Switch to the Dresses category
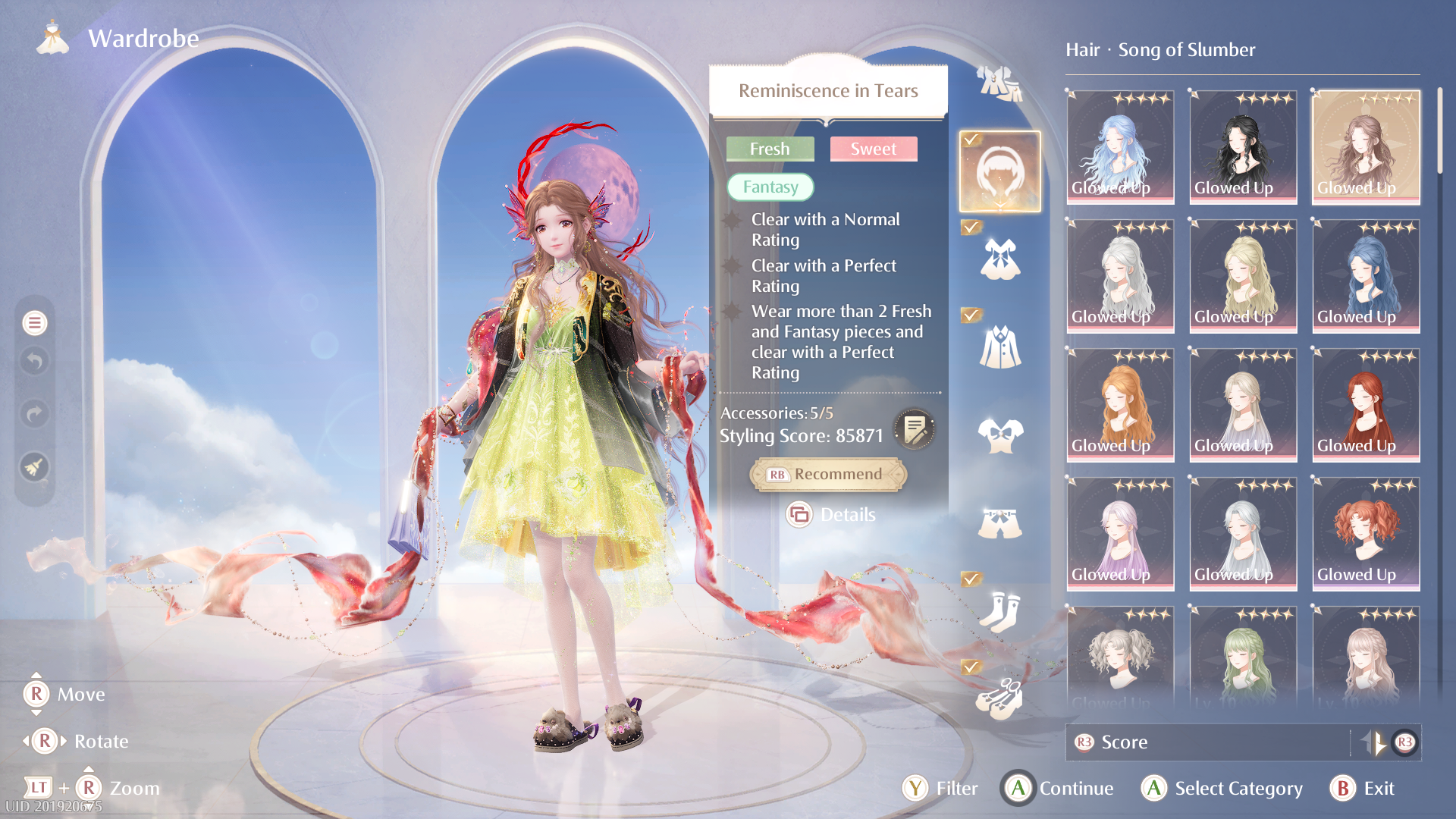Screen dimensions: 1456x819 click(999, 259)
